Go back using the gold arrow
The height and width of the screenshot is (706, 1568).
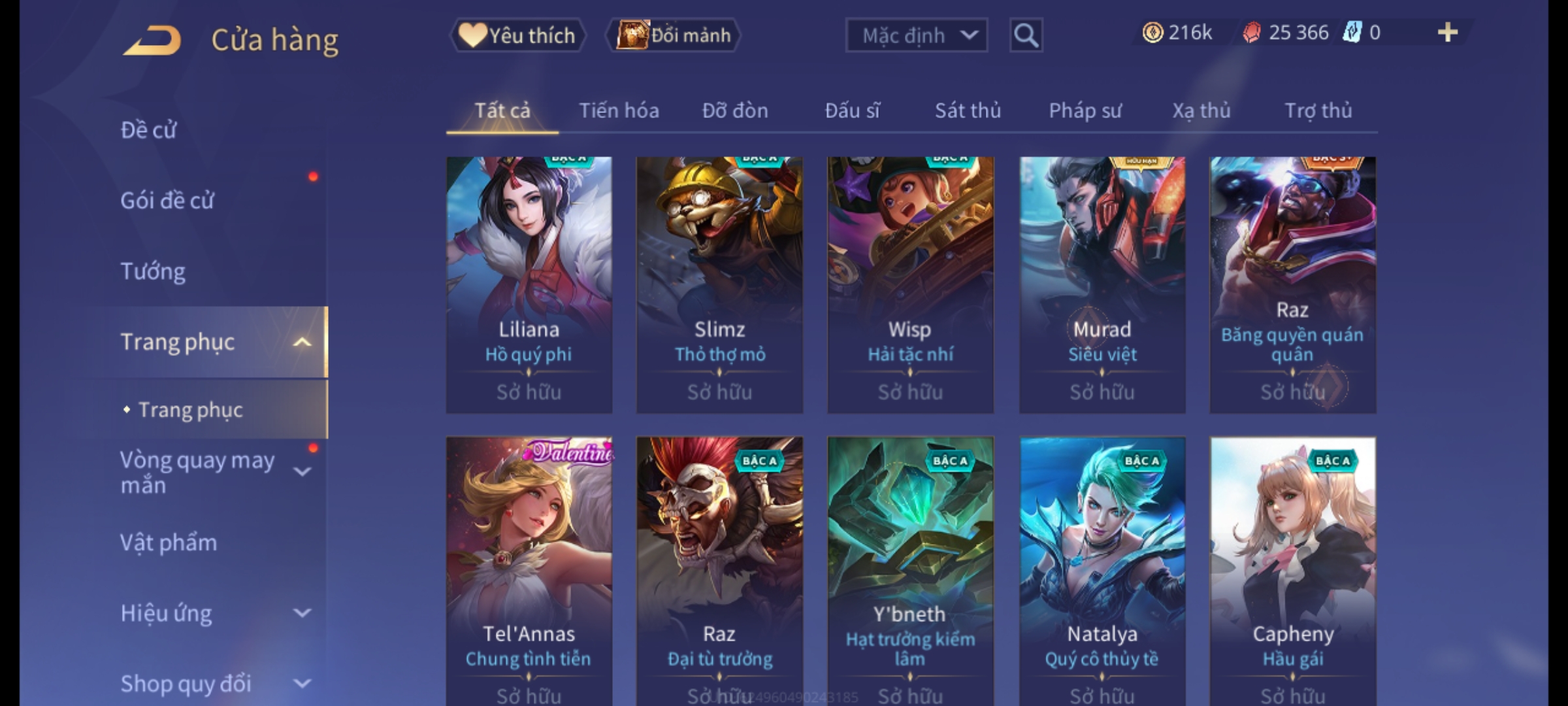[152, 41]
